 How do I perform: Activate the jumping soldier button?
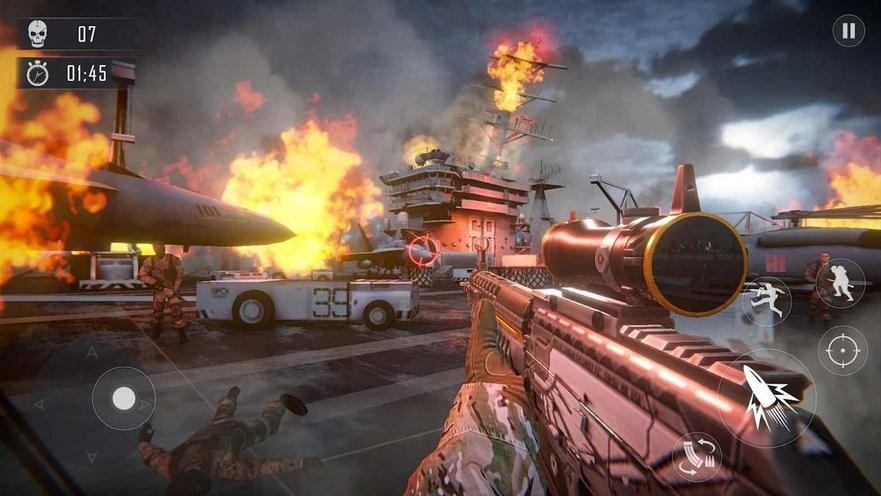pos(767,300)
